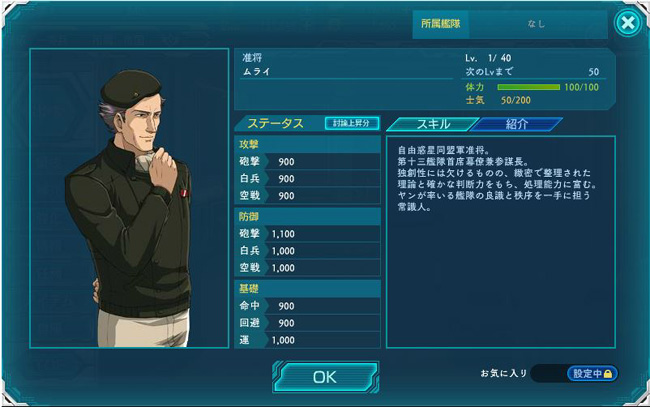Select the ステータス tab
The image size is (650, 407).
pyautogui.click(x=278, y=124)
